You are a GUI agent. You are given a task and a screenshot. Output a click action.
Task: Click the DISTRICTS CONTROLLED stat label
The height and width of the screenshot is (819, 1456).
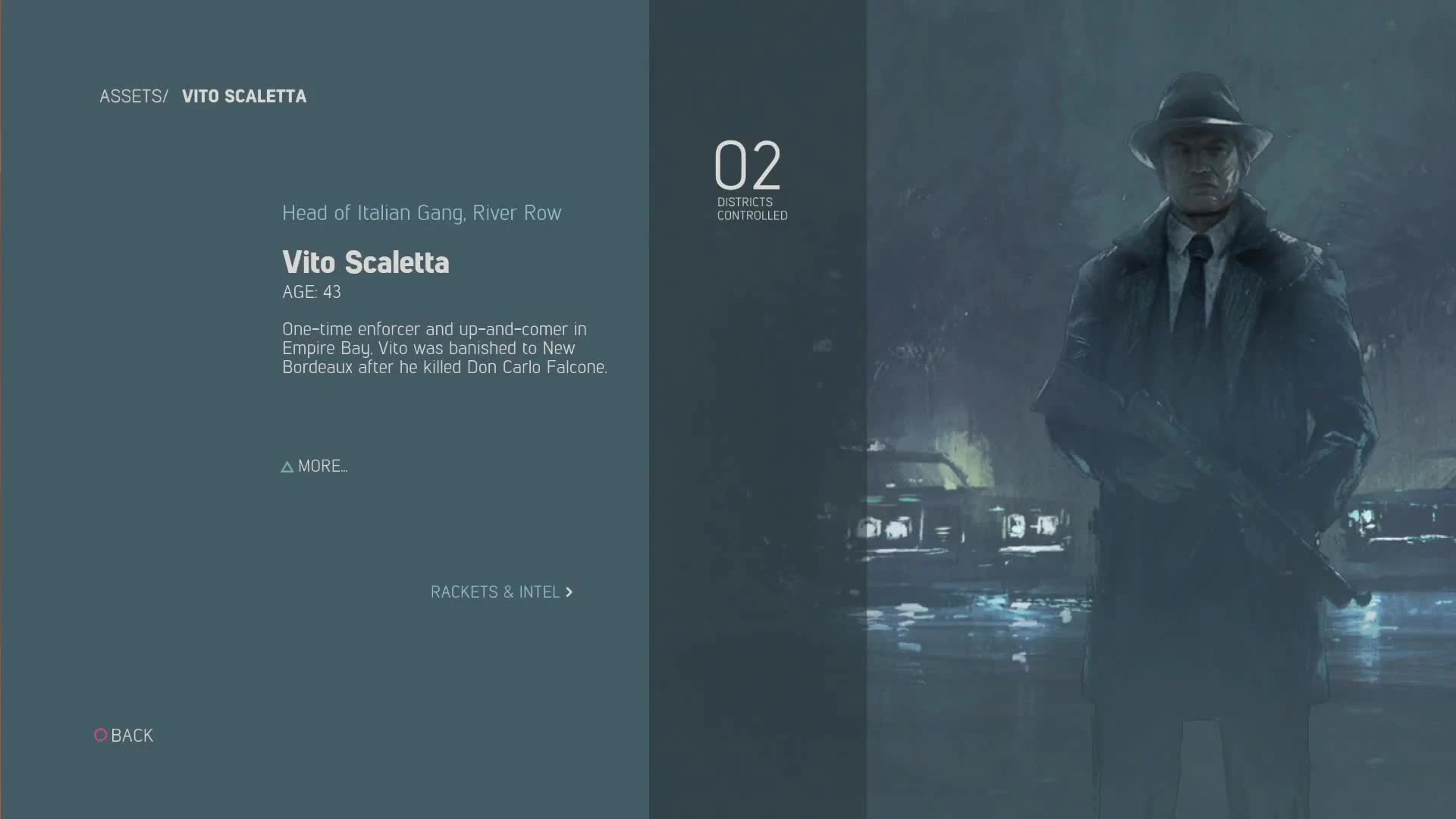click(752, 209)
